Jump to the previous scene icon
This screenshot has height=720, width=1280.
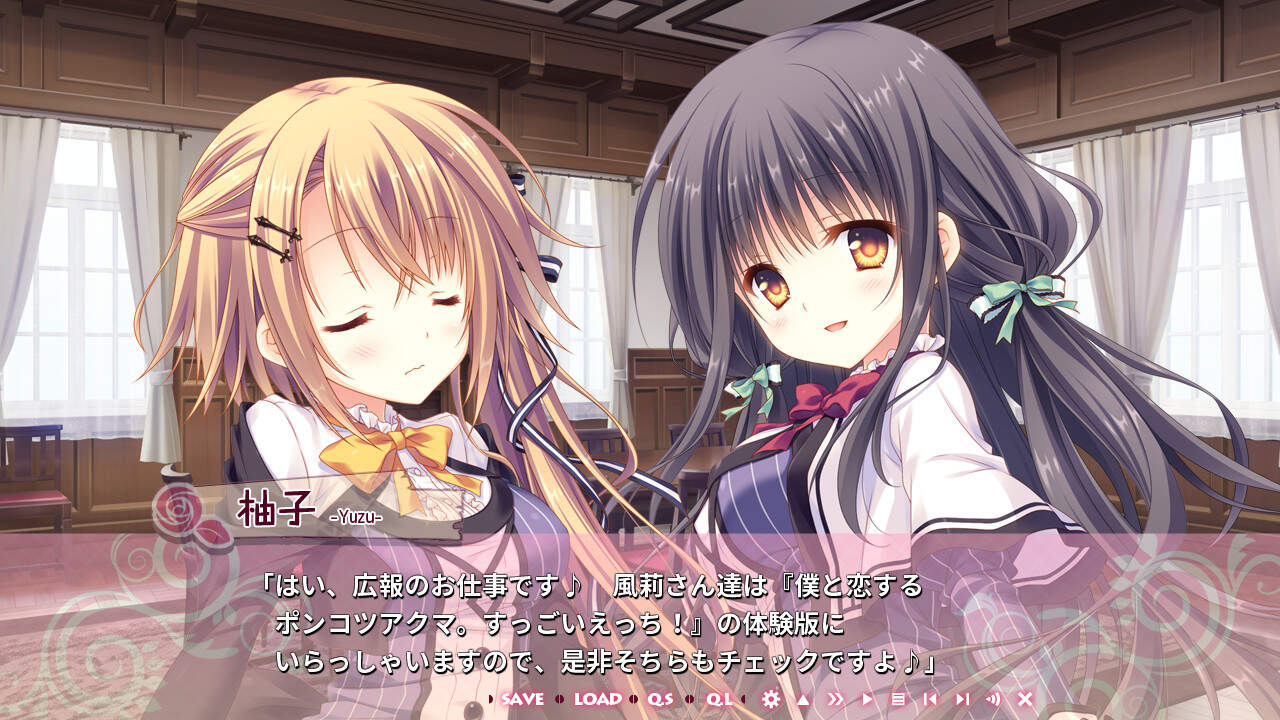click(x=930, y=699)
